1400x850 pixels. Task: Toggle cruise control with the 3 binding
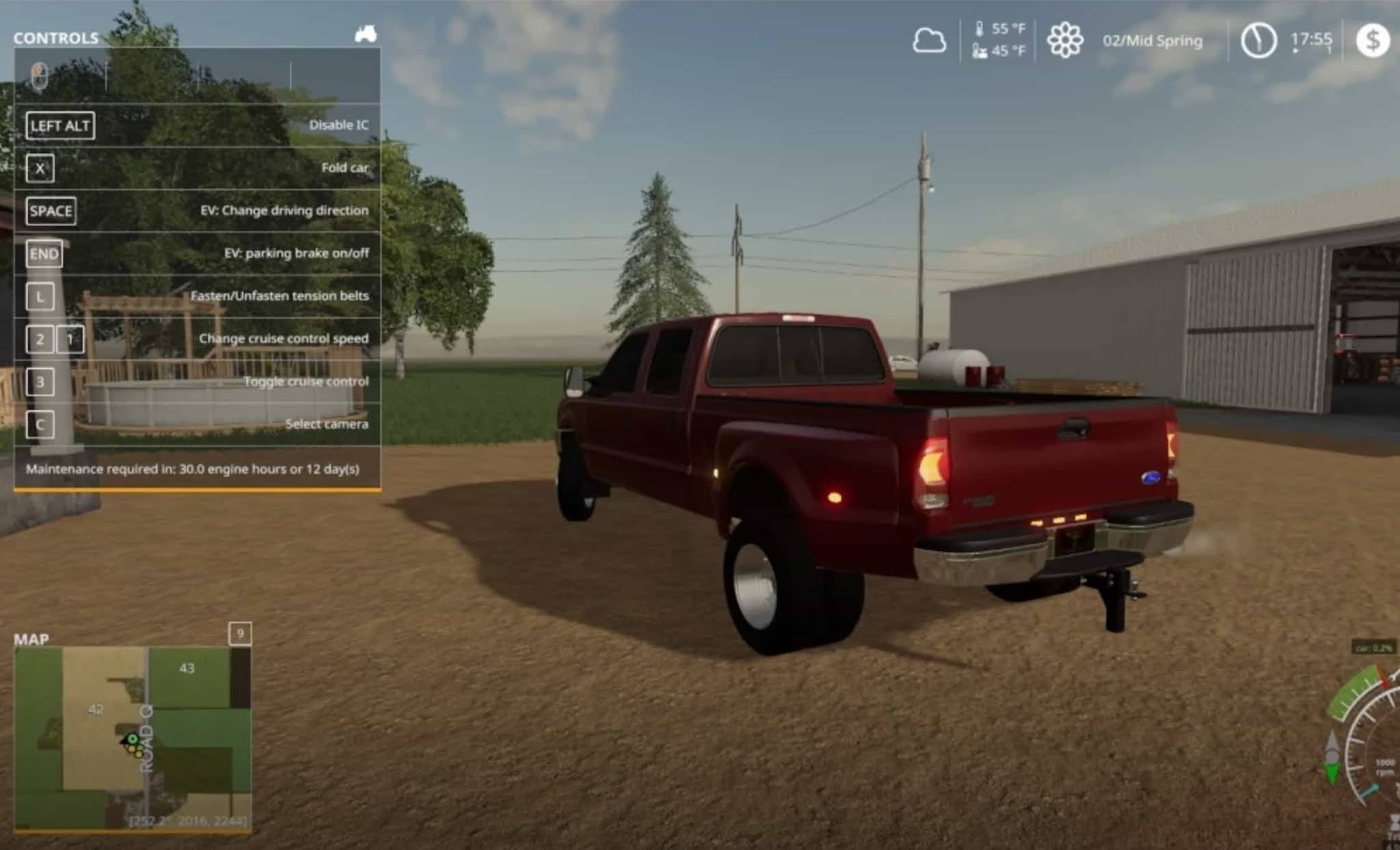coord(41,382)
